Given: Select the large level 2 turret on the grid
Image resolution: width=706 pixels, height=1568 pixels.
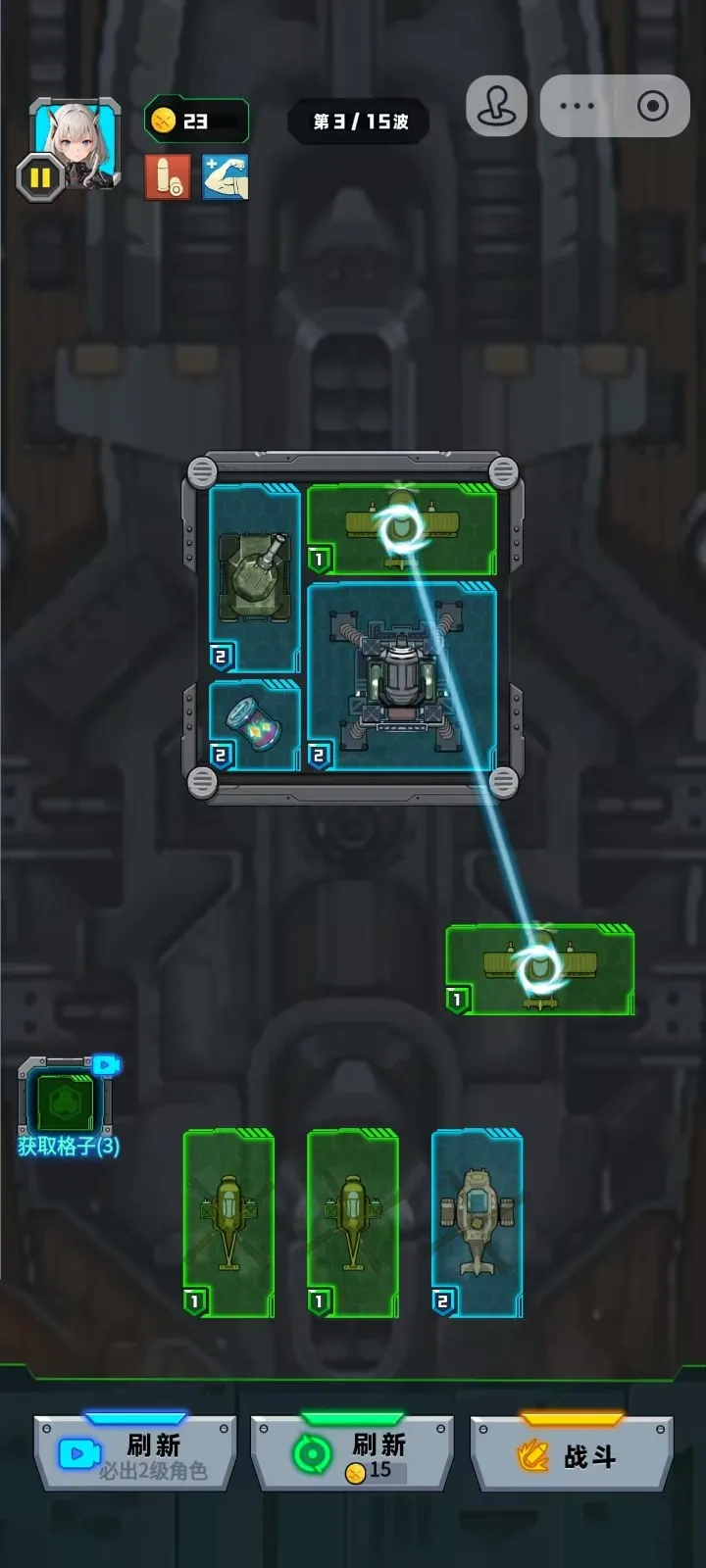Looking at the screenshot, I should coord(402,676).
